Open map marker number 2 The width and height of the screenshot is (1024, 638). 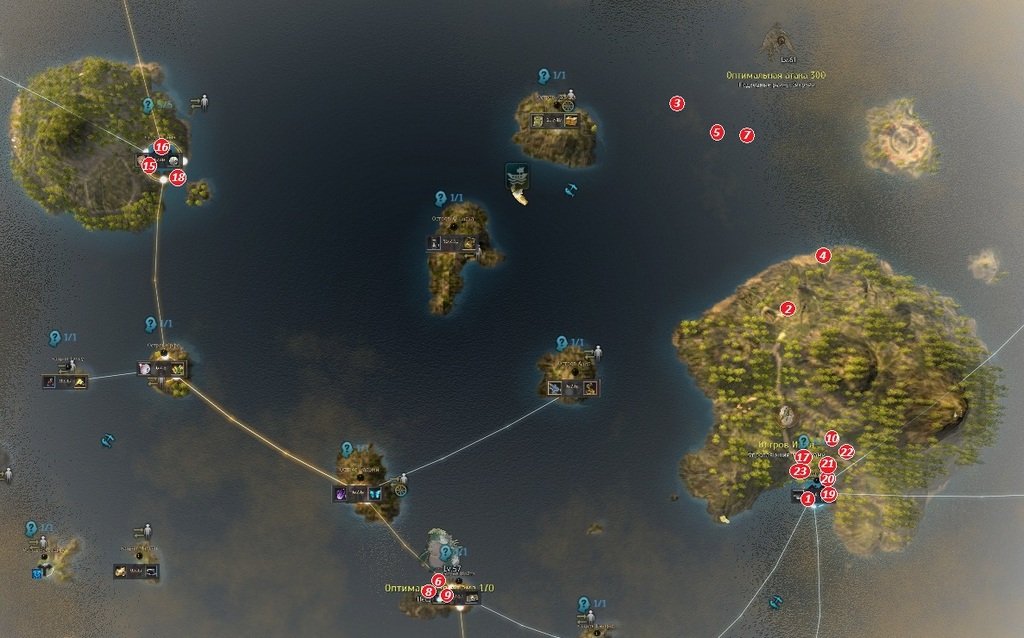pyautogui.click(x=788, y=309)
